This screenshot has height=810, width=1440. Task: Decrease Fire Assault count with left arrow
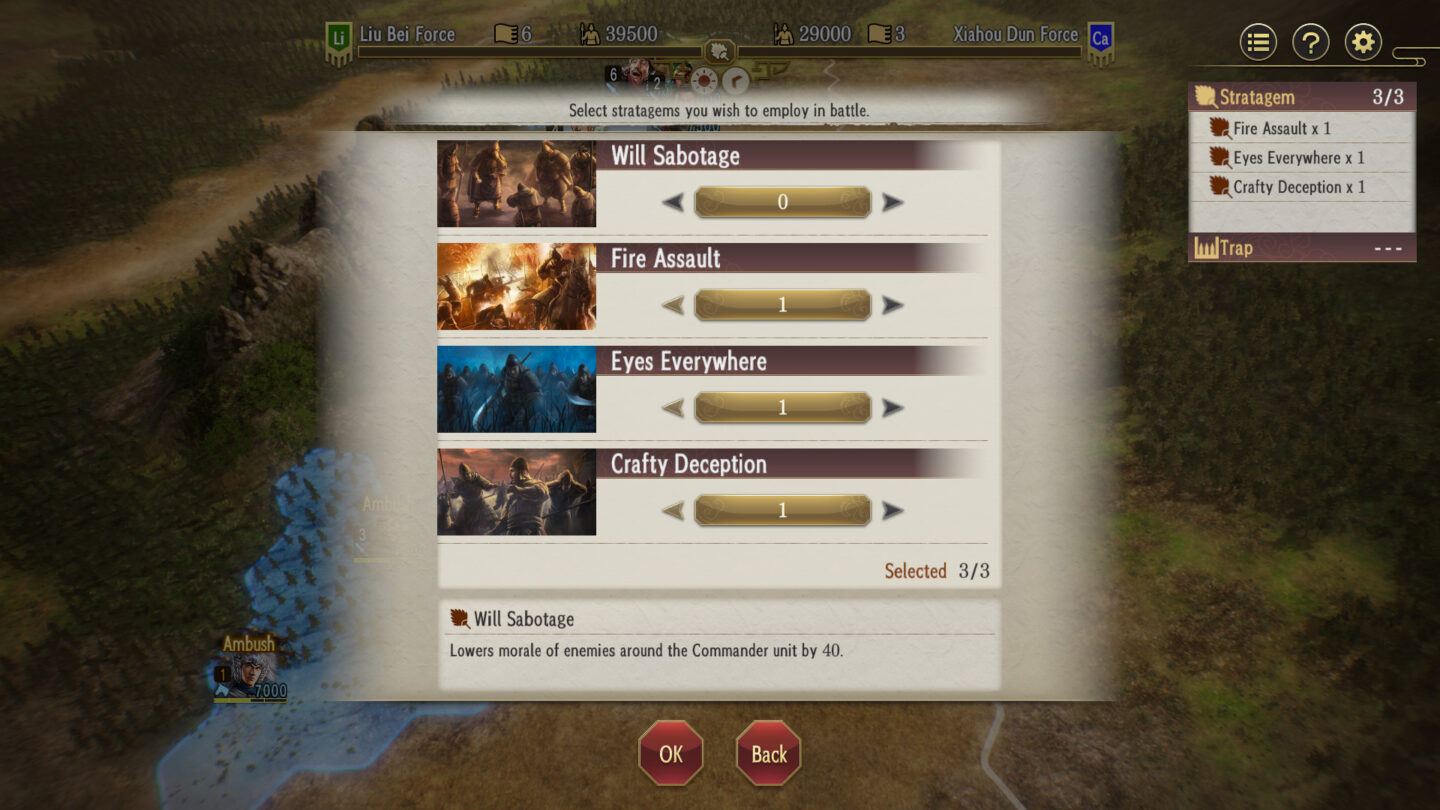(676, 305)
